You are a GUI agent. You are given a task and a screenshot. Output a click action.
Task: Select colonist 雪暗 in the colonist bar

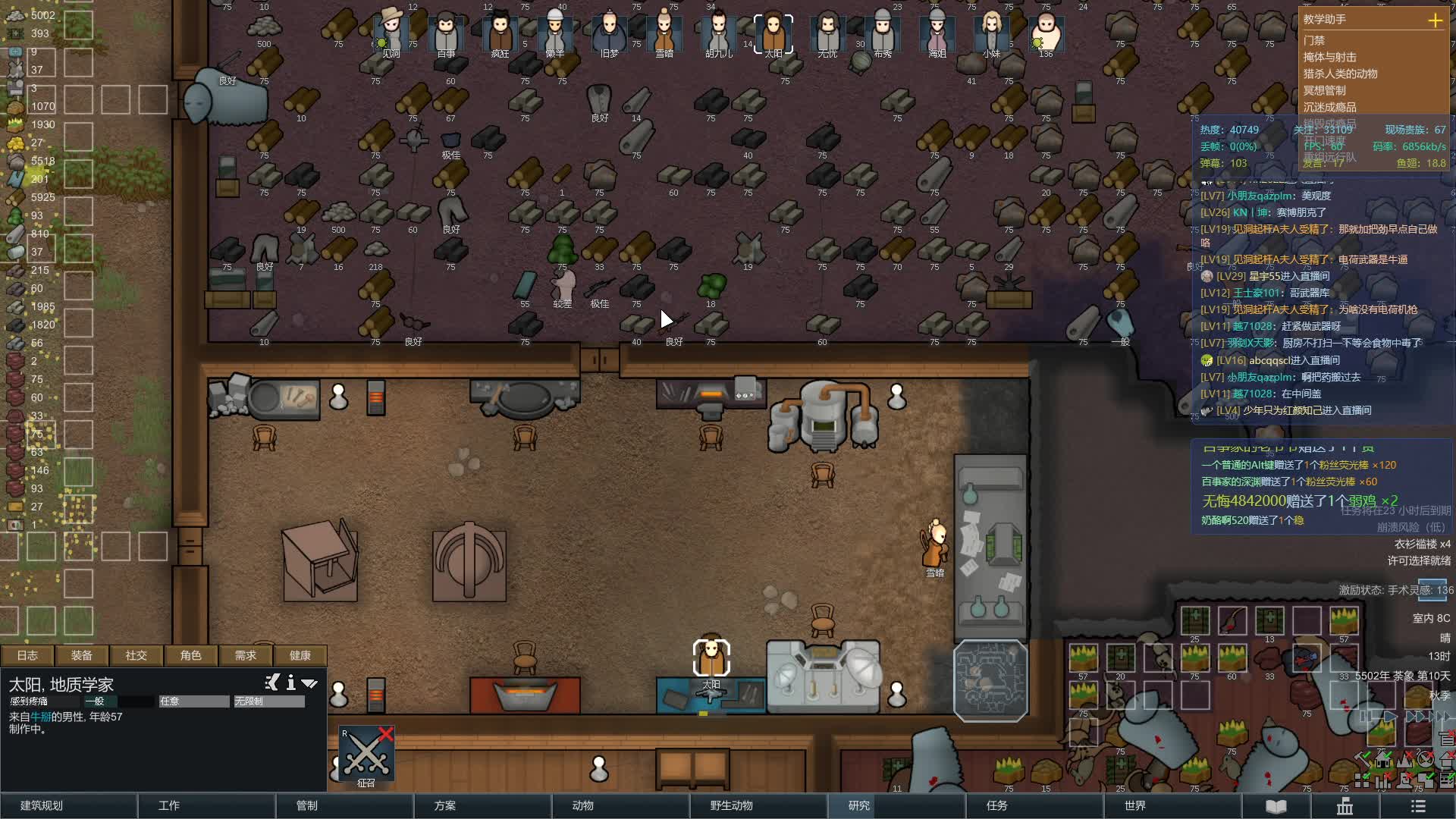tap(664, 34)
